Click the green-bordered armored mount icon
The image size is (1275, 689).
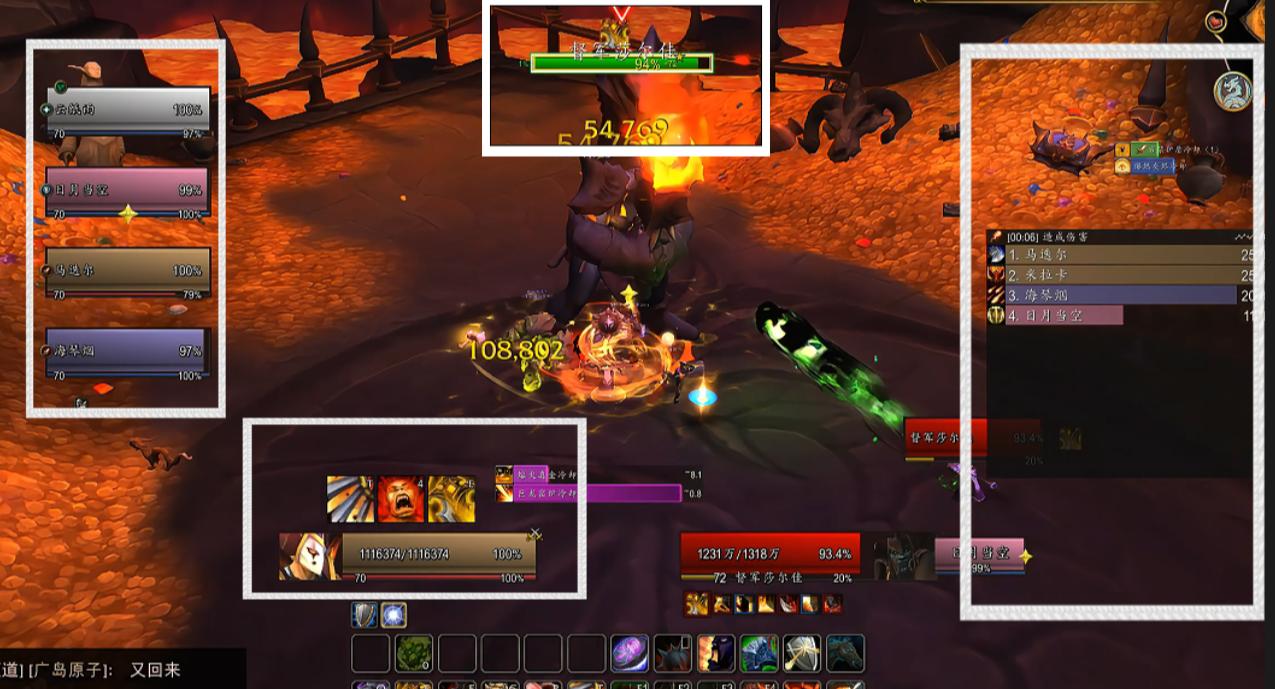759,654
